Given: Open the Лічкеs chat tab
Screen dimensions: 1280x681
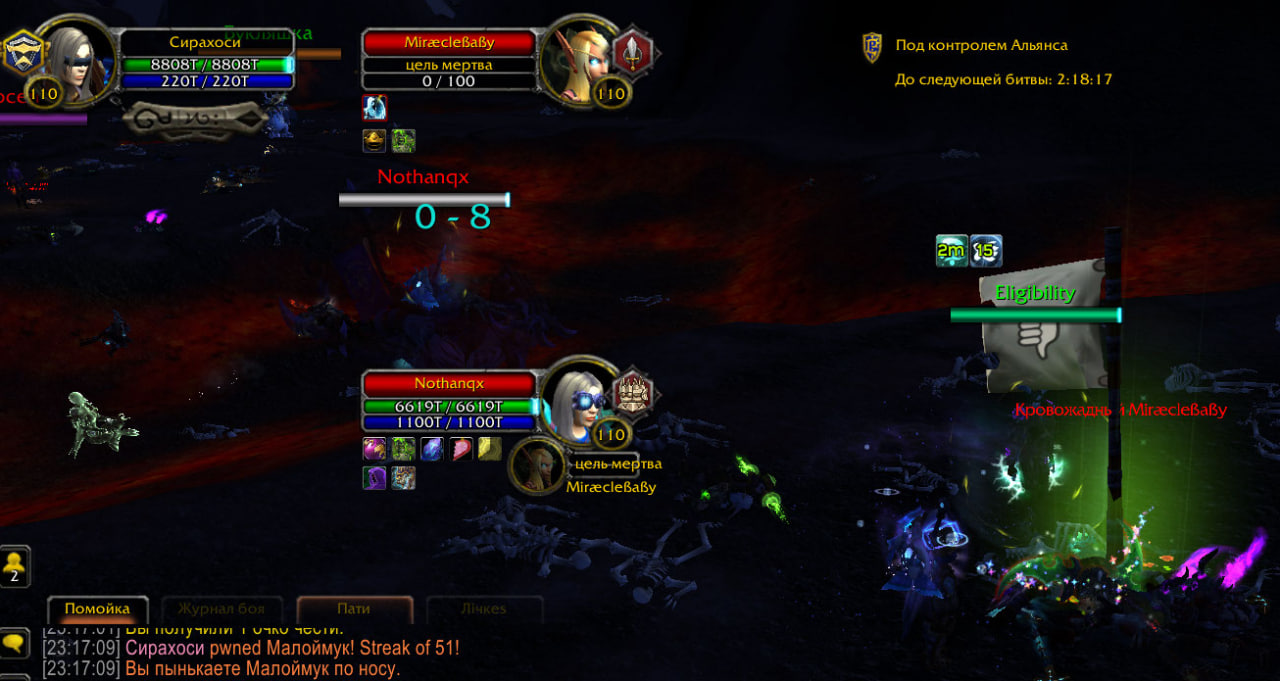Looking at the screenshot, I should click(x=484, y=608).
